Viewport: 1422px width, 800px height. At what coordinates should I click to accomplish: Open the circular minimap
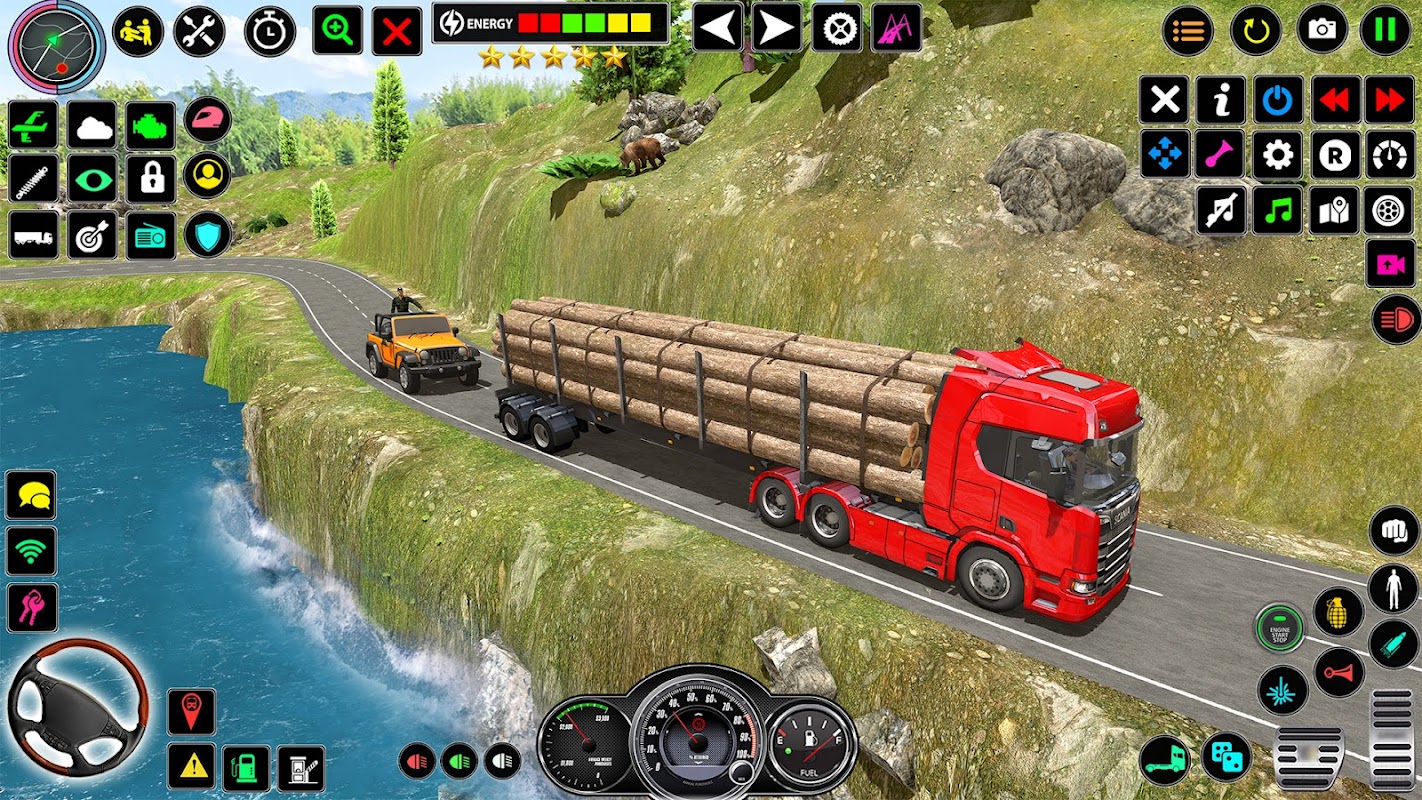pos(56,44)
